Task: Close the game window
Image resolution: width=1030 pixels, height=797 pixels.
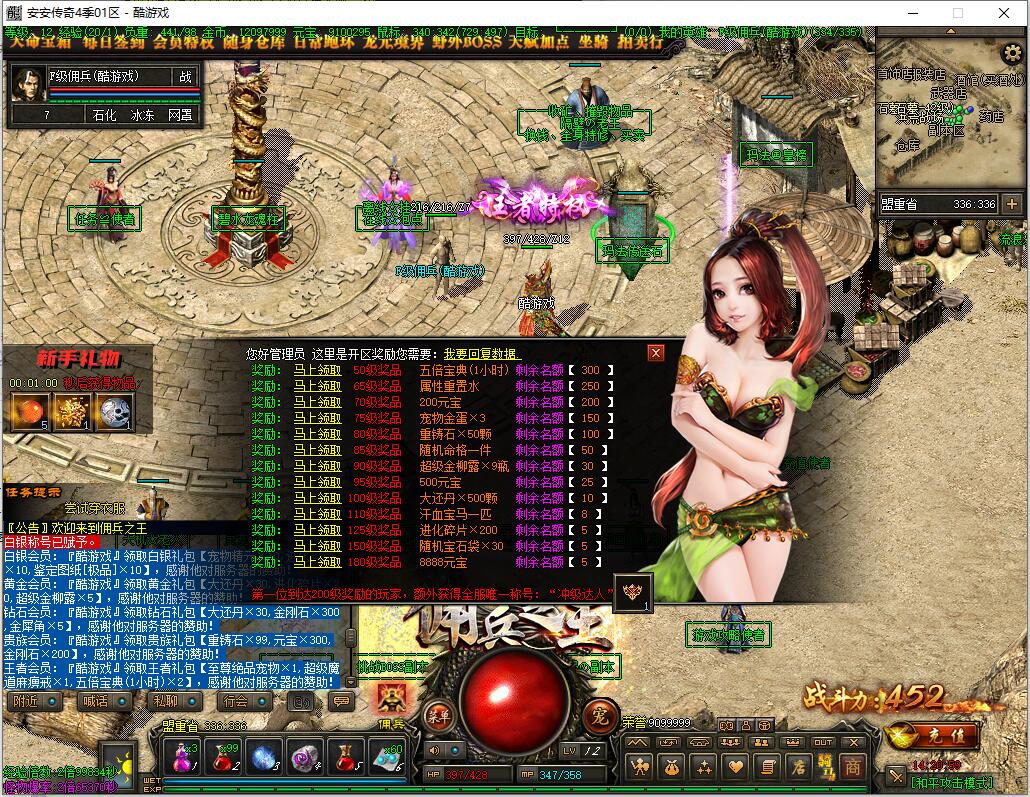Action: 1005,14
